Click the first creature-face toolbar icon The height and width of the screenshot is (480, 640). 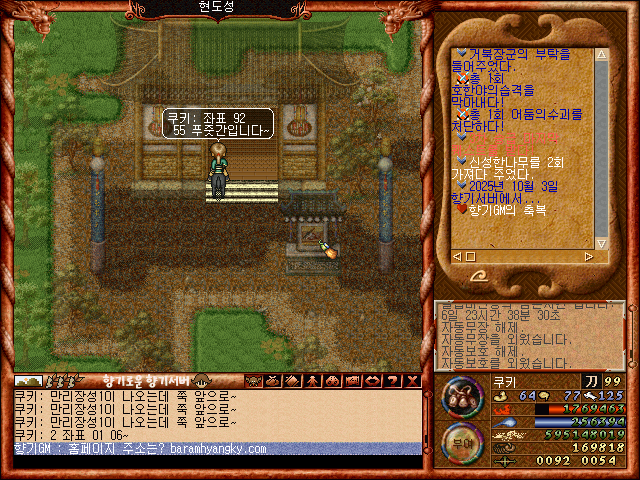(253, 381)
